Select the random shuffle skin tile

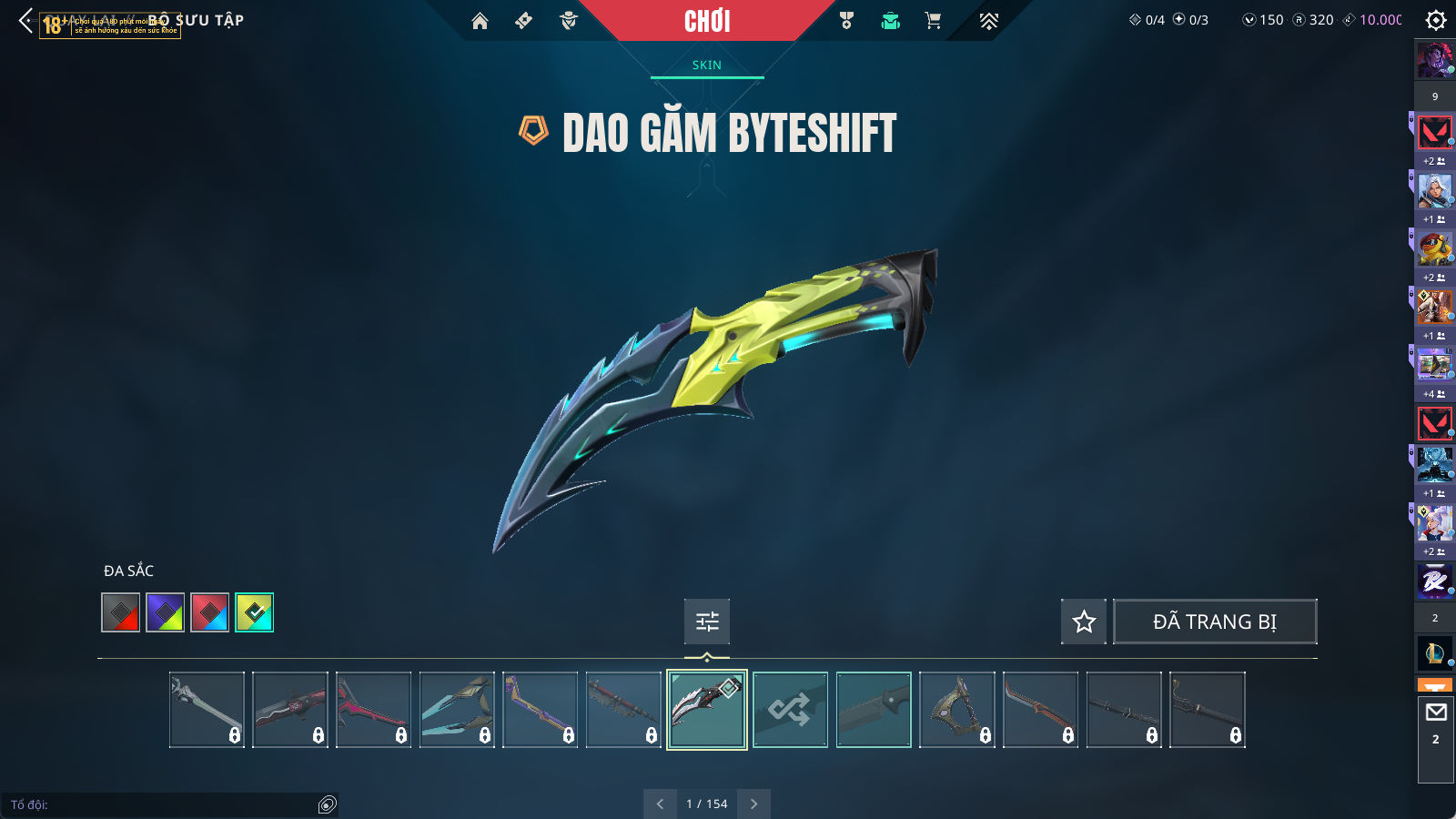point(790,710)
